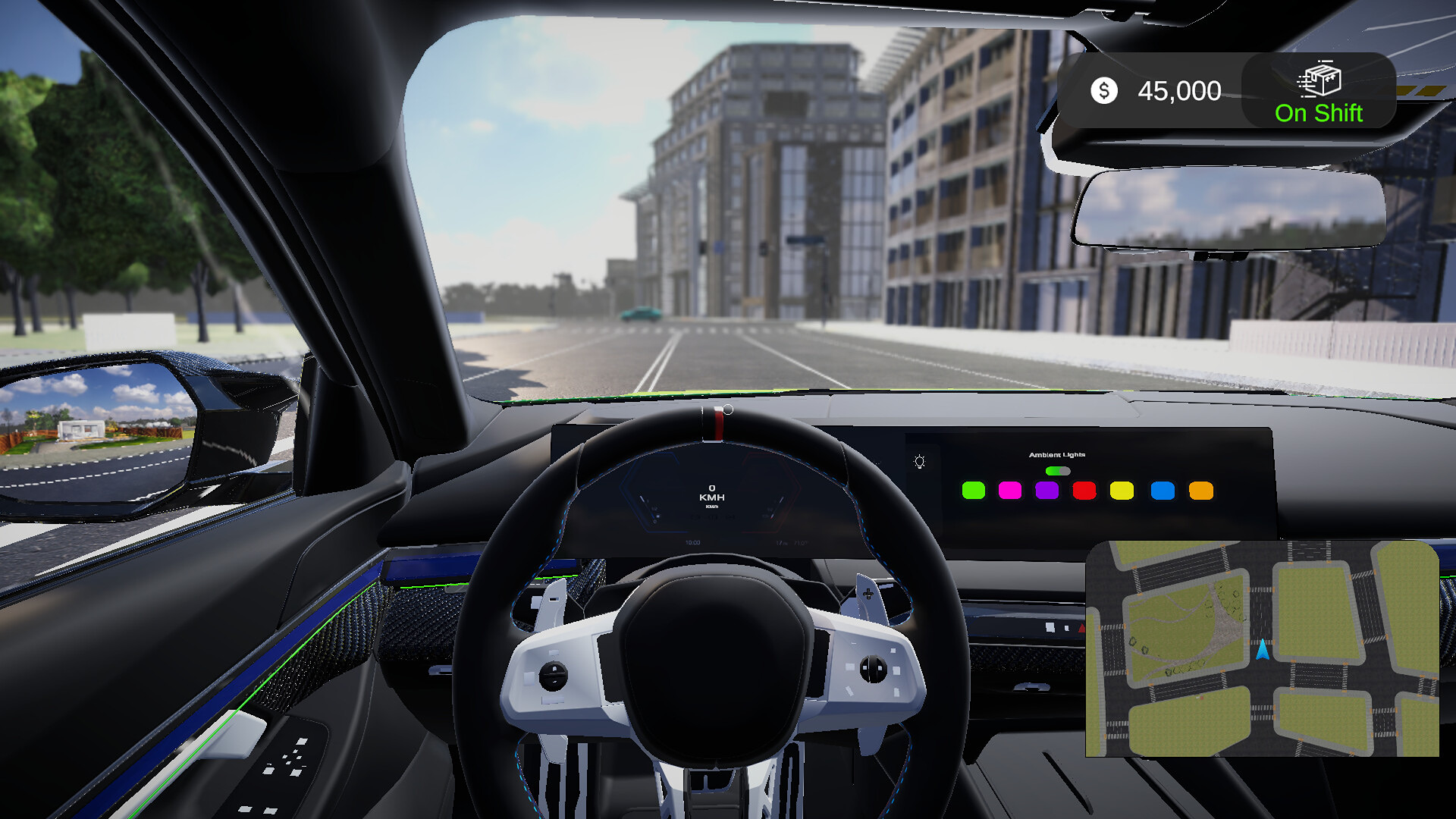The image size is (1456, 819).
Task: Choose the blue ambient light color
Action: (x=1163, y=491)
